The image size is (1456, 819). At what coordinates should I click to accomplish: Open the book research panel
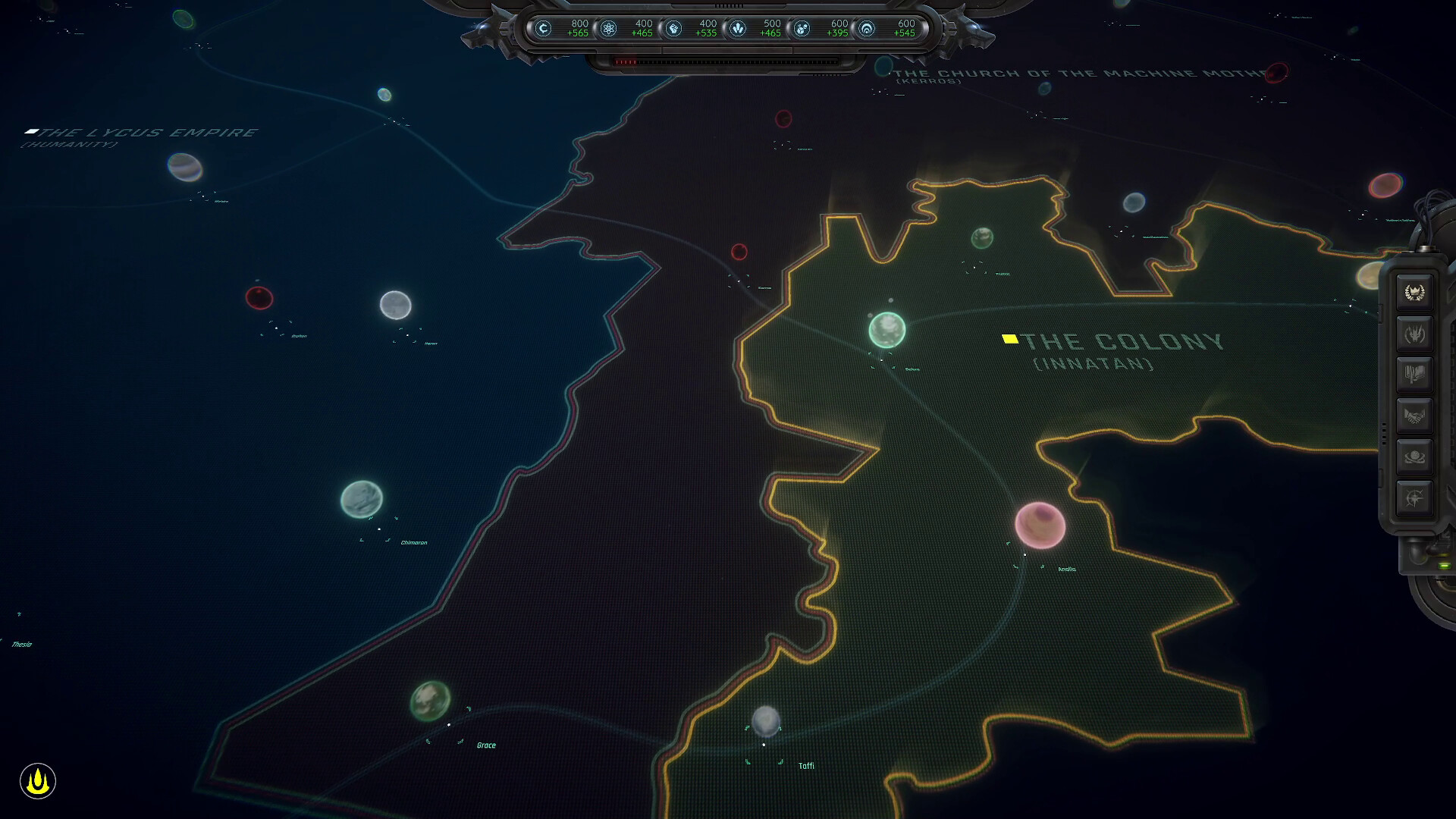click(1414, 373)
